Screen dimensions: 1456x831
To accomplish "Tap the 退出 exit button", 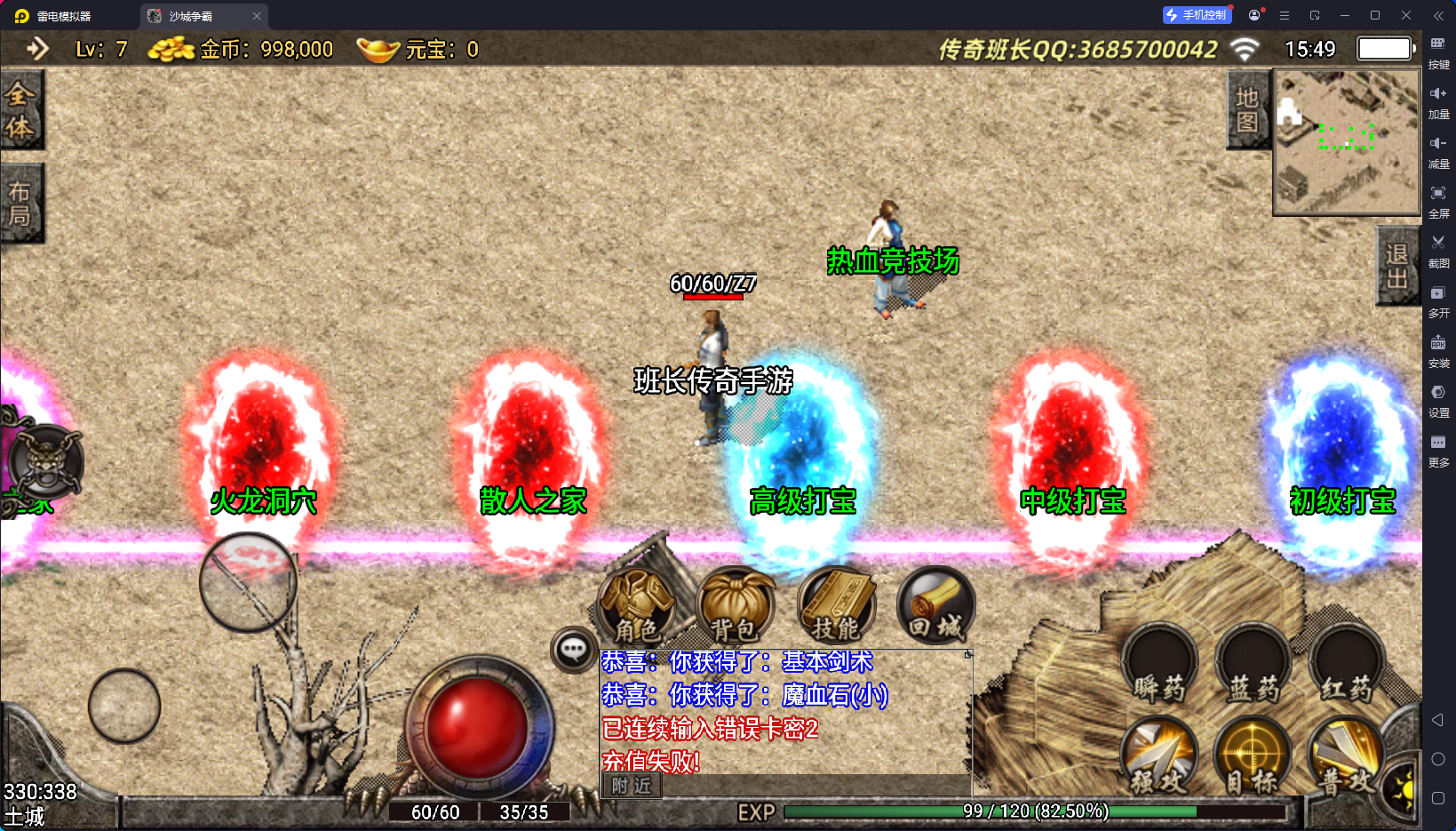I will pyautogui.click(x=1396, y=266).
